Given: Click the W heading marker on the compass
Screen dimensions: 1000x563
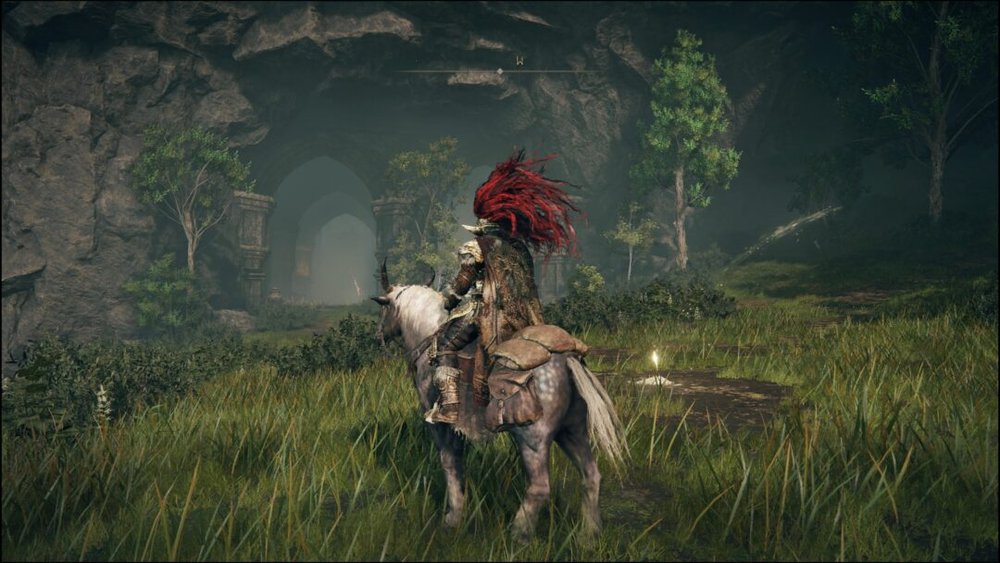Looking at the screenshot, I should point(519,61).
